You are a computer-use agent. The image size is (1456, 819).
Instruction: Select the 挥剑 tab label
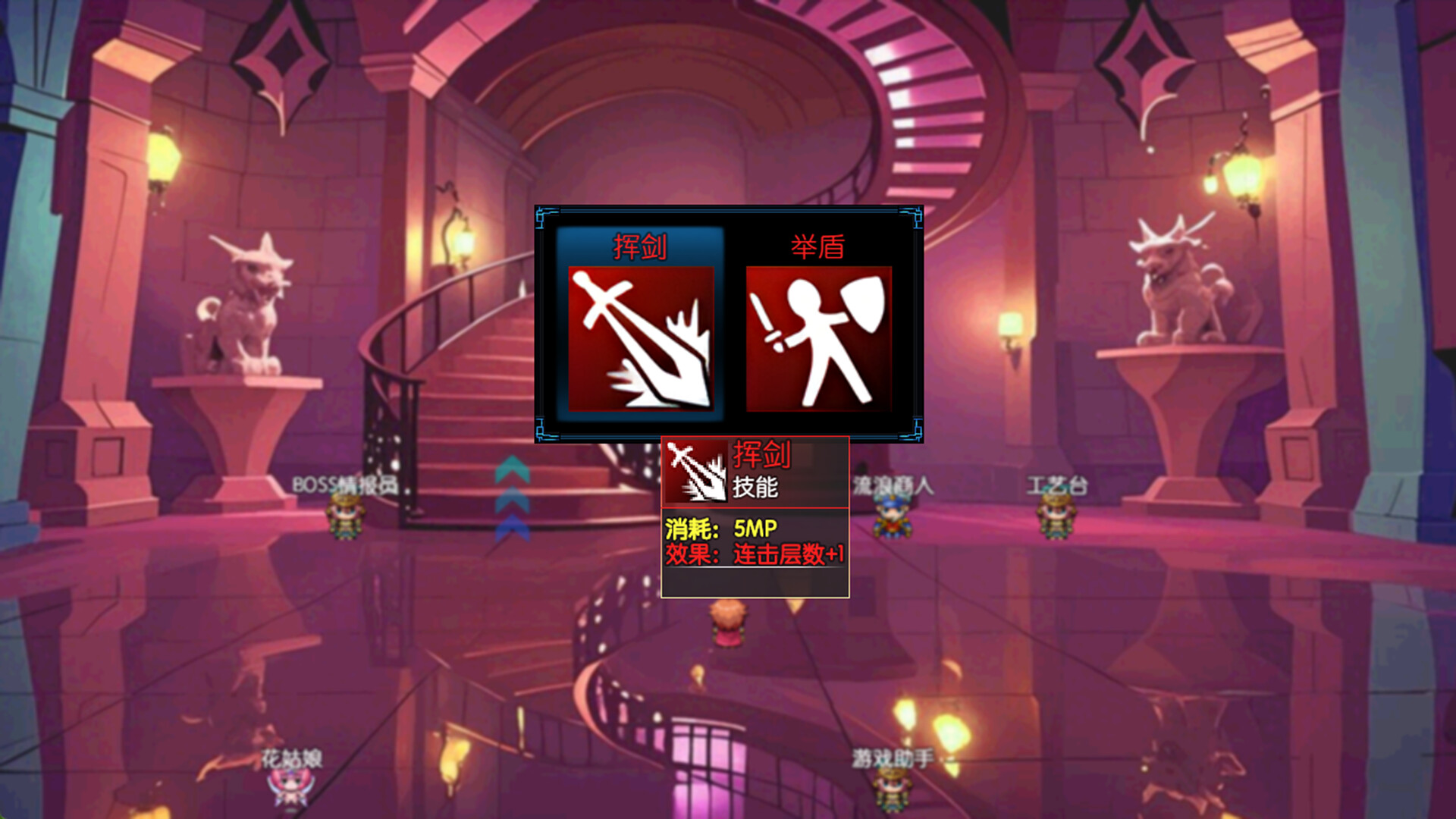(x=641, y=243)
